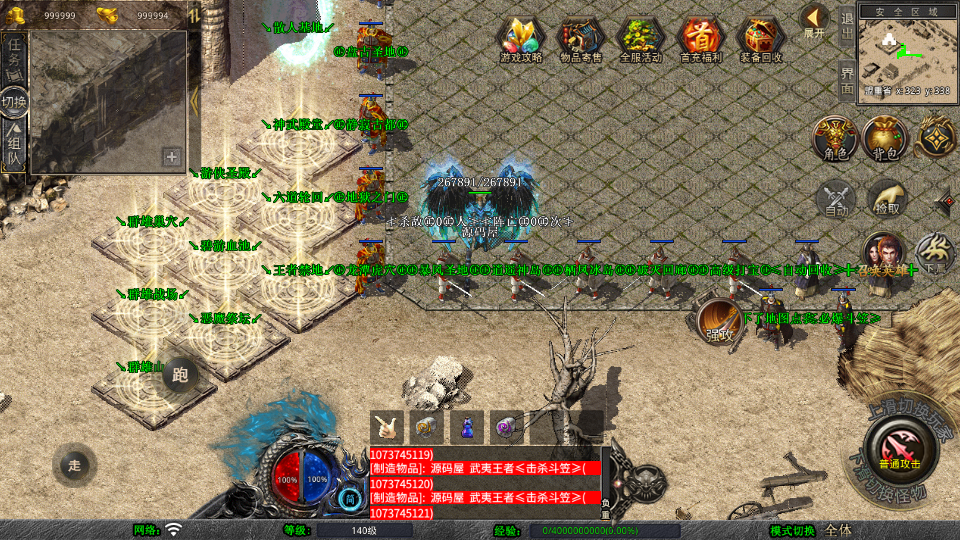The width and height of the screenshot is (960, 540).
Task: Open the 背包 backpack
Action: [885, 139]
